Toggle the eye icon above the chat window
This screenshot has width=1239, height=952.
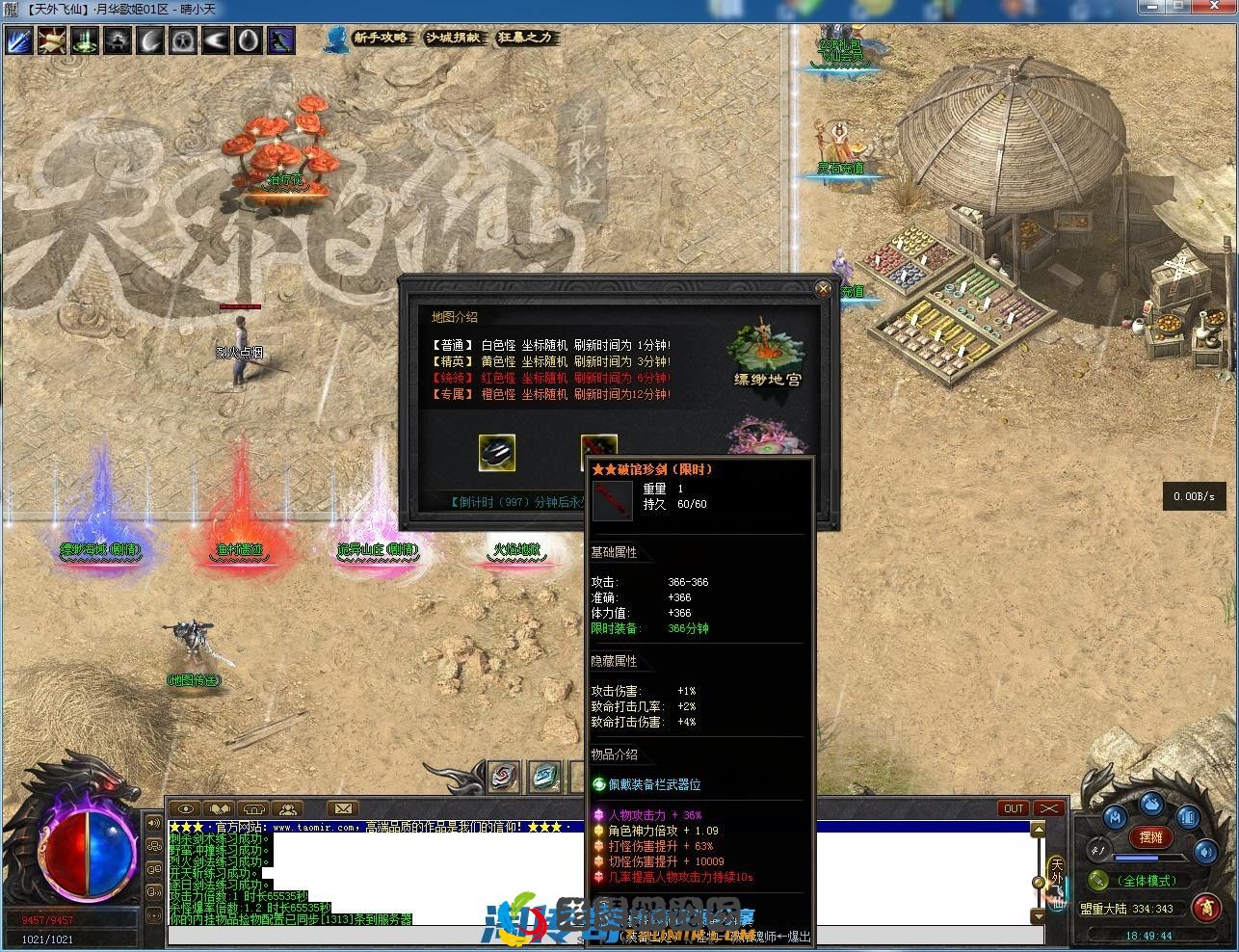click(x=184, y=807)
